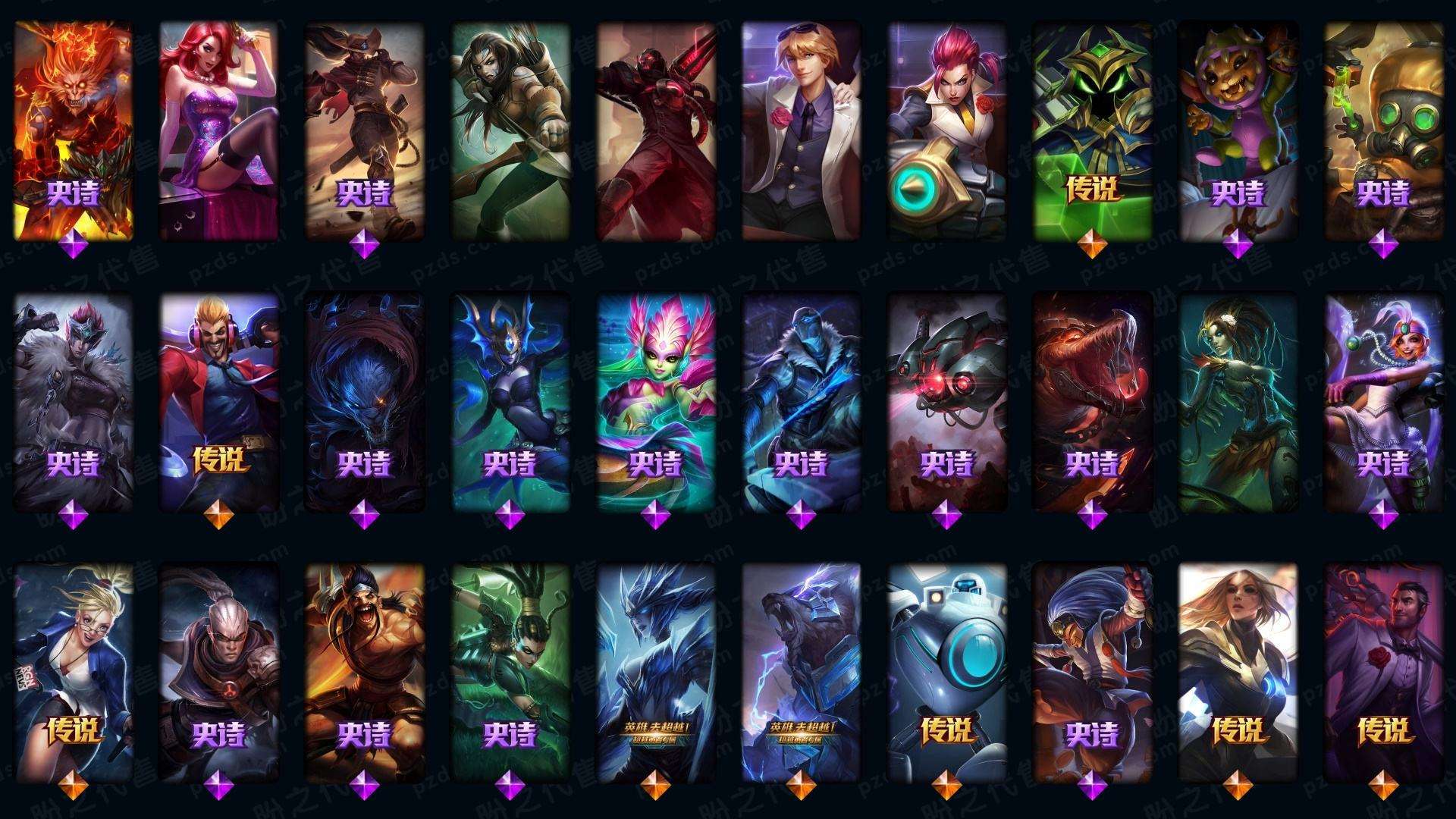
Task: Select the blond man in white suit
Action: [801, 130]
